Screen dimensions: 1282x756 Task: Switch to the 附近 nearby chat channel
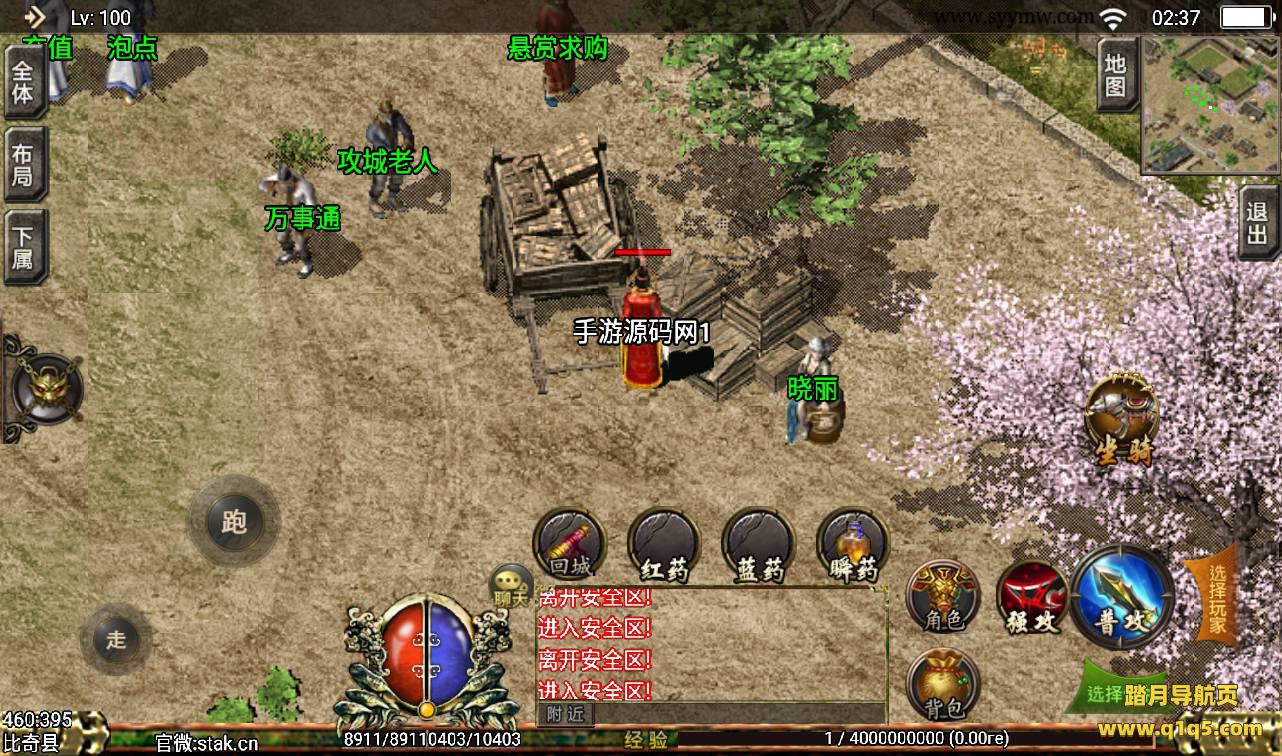[566, 713]
